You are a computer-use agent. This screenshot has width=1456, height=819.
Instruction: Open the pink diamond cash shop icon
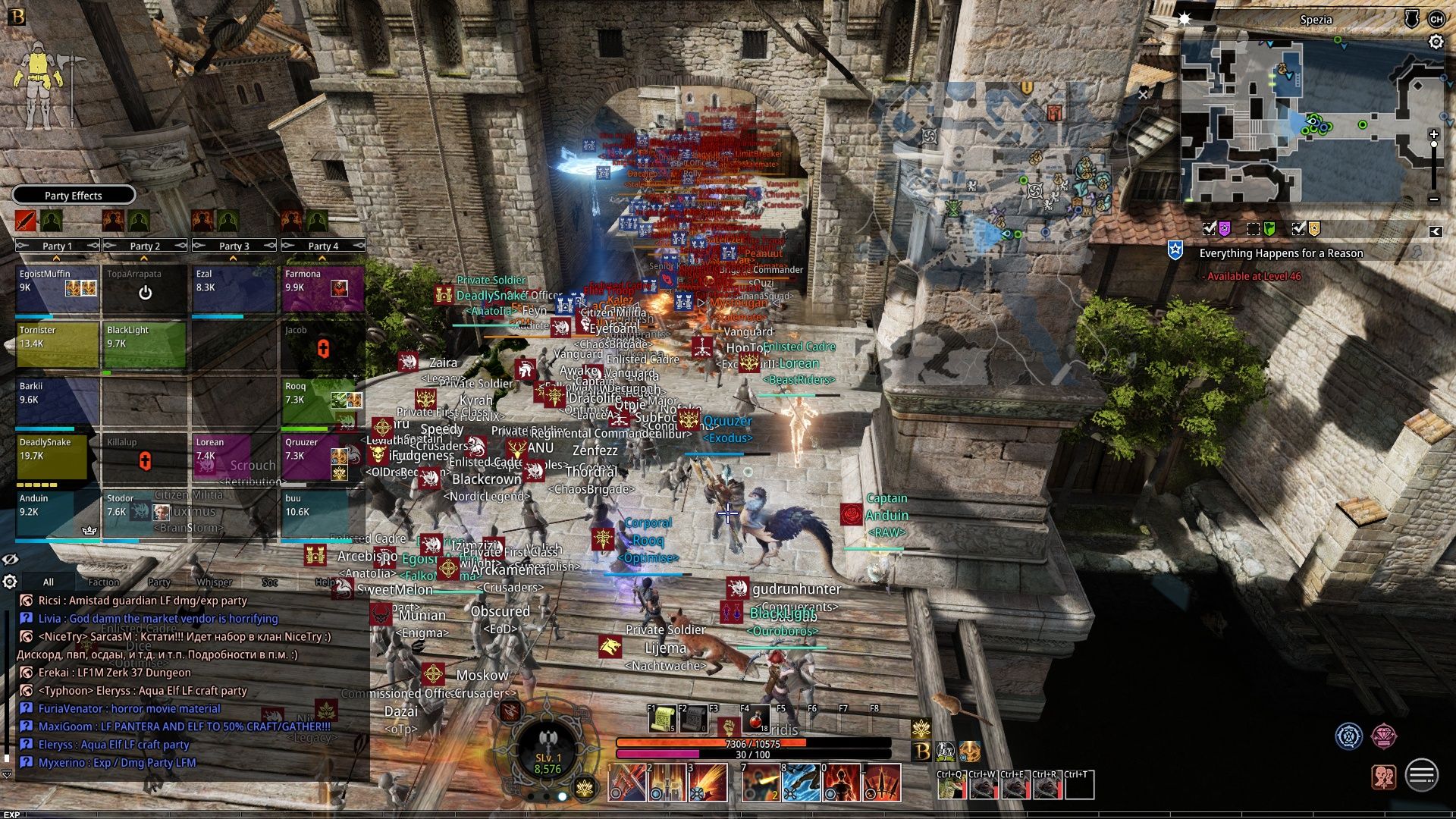coord(1382,736)
